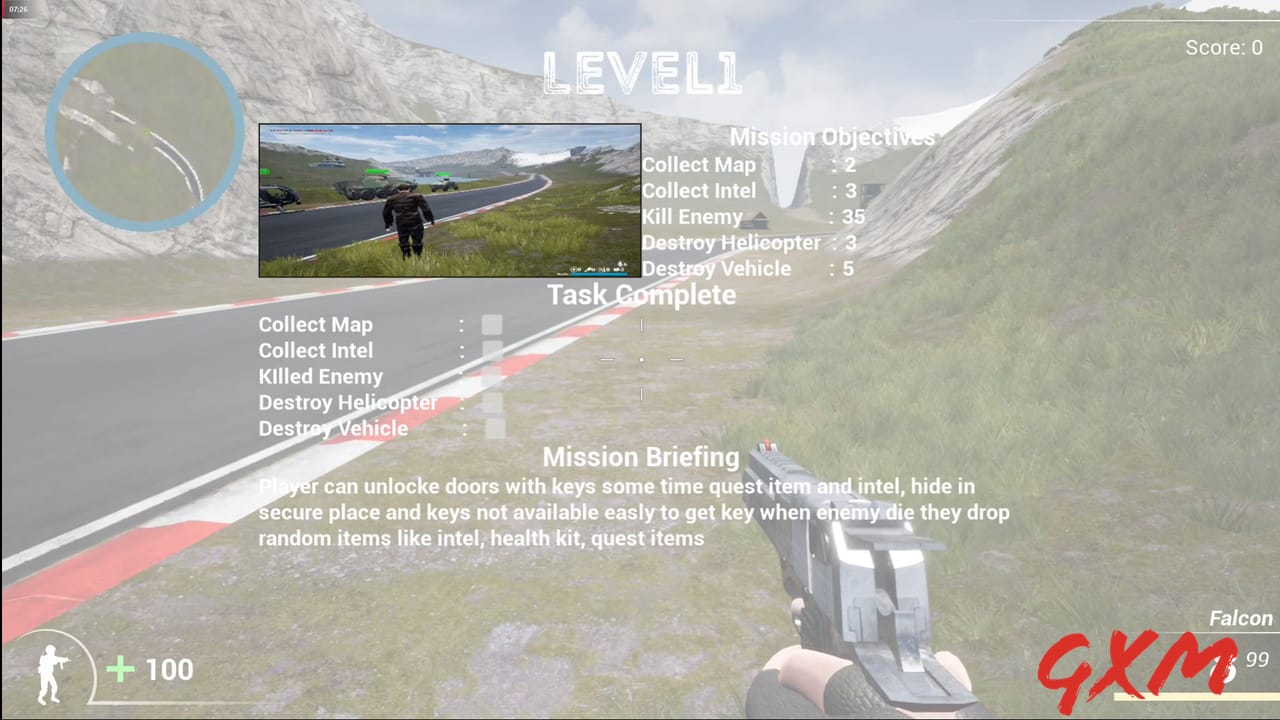Click the player marker inside the minimap
Viewport: 1280px width, 720px height.
click(147, 131)
